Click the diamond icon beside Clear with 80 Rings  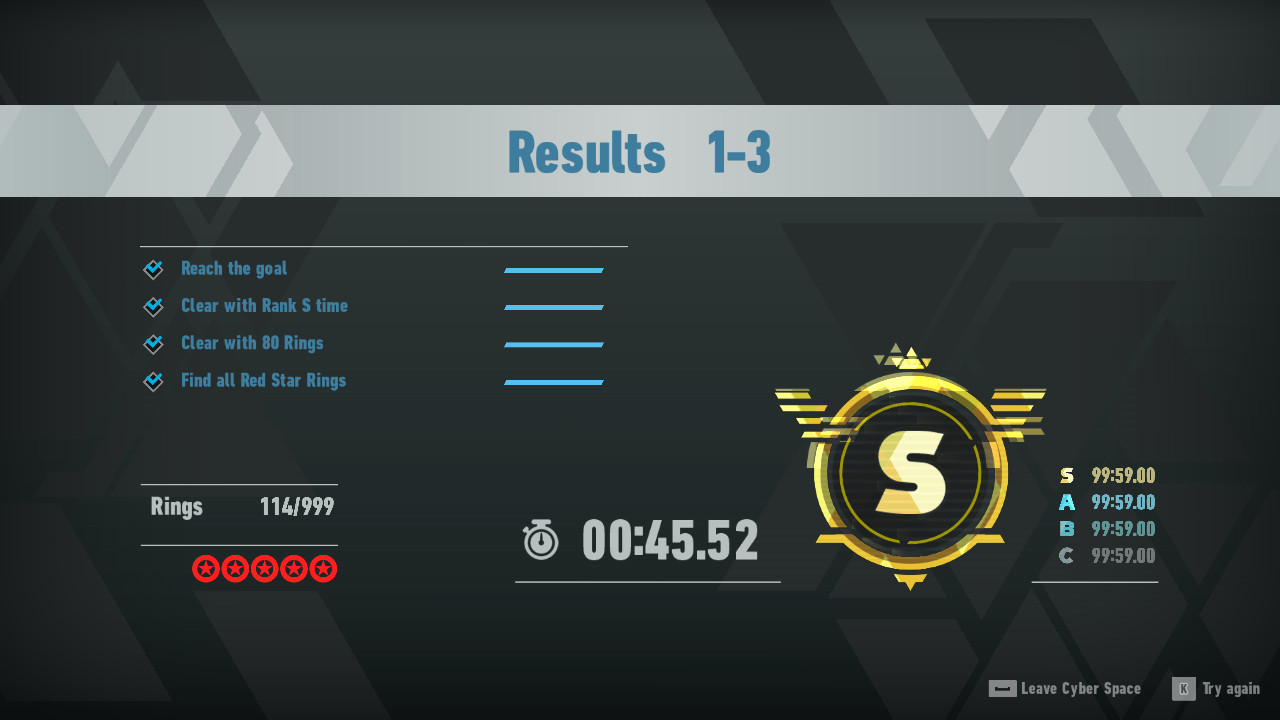153,343
